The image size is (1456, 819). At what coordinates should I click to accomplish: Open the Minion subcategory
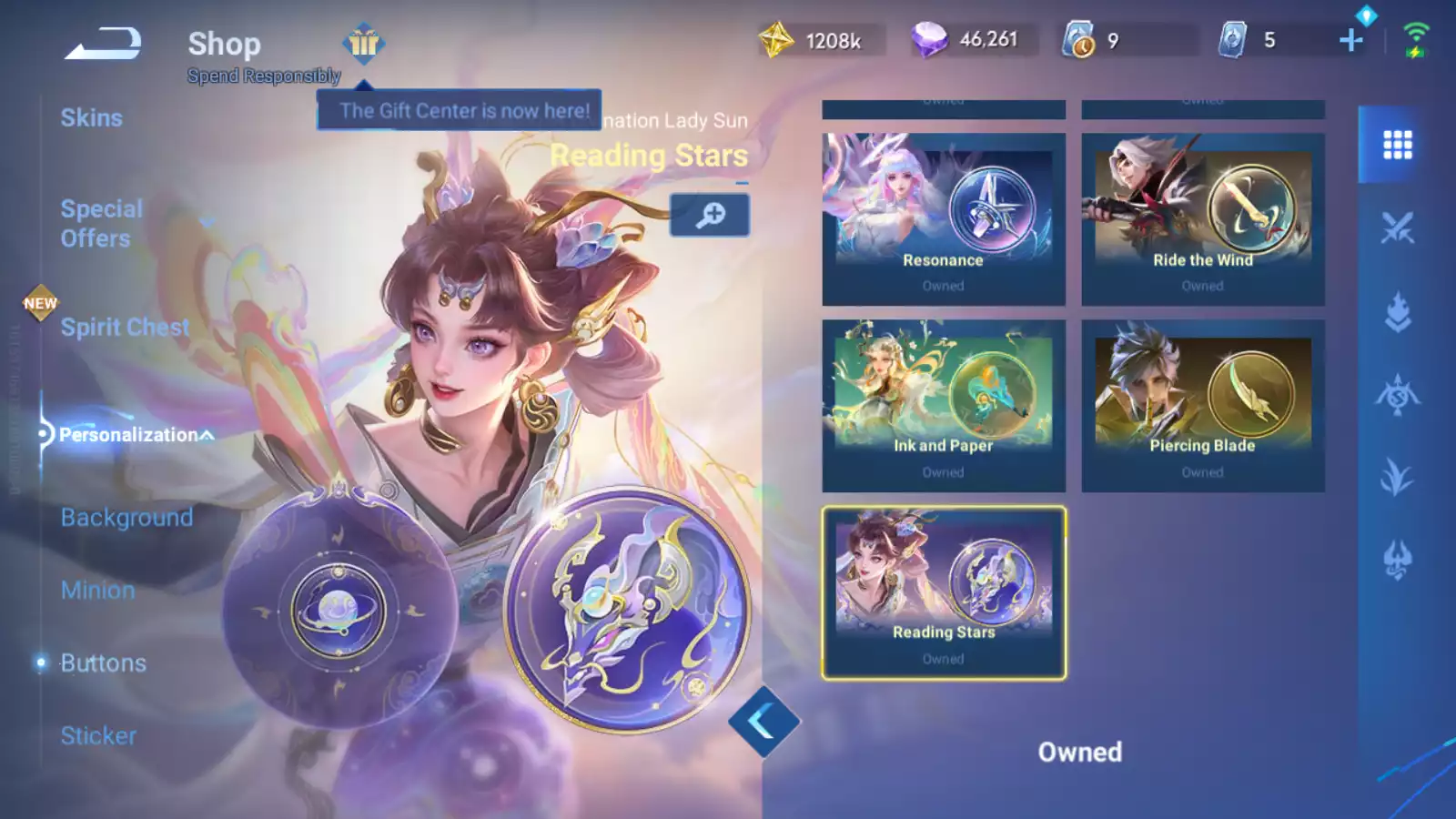point(97,591)
